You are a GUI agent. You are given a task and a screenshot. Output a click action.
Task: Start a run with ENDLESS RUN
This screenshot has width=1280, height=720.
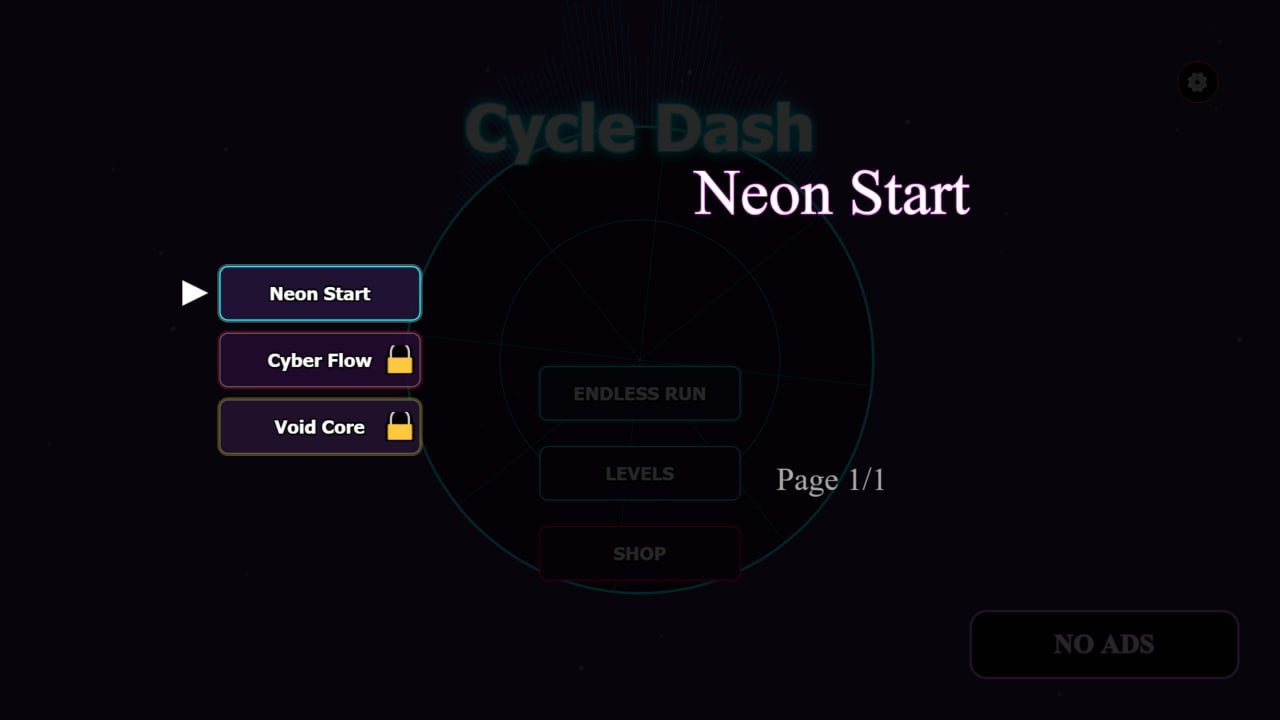(x=639, y=393)
